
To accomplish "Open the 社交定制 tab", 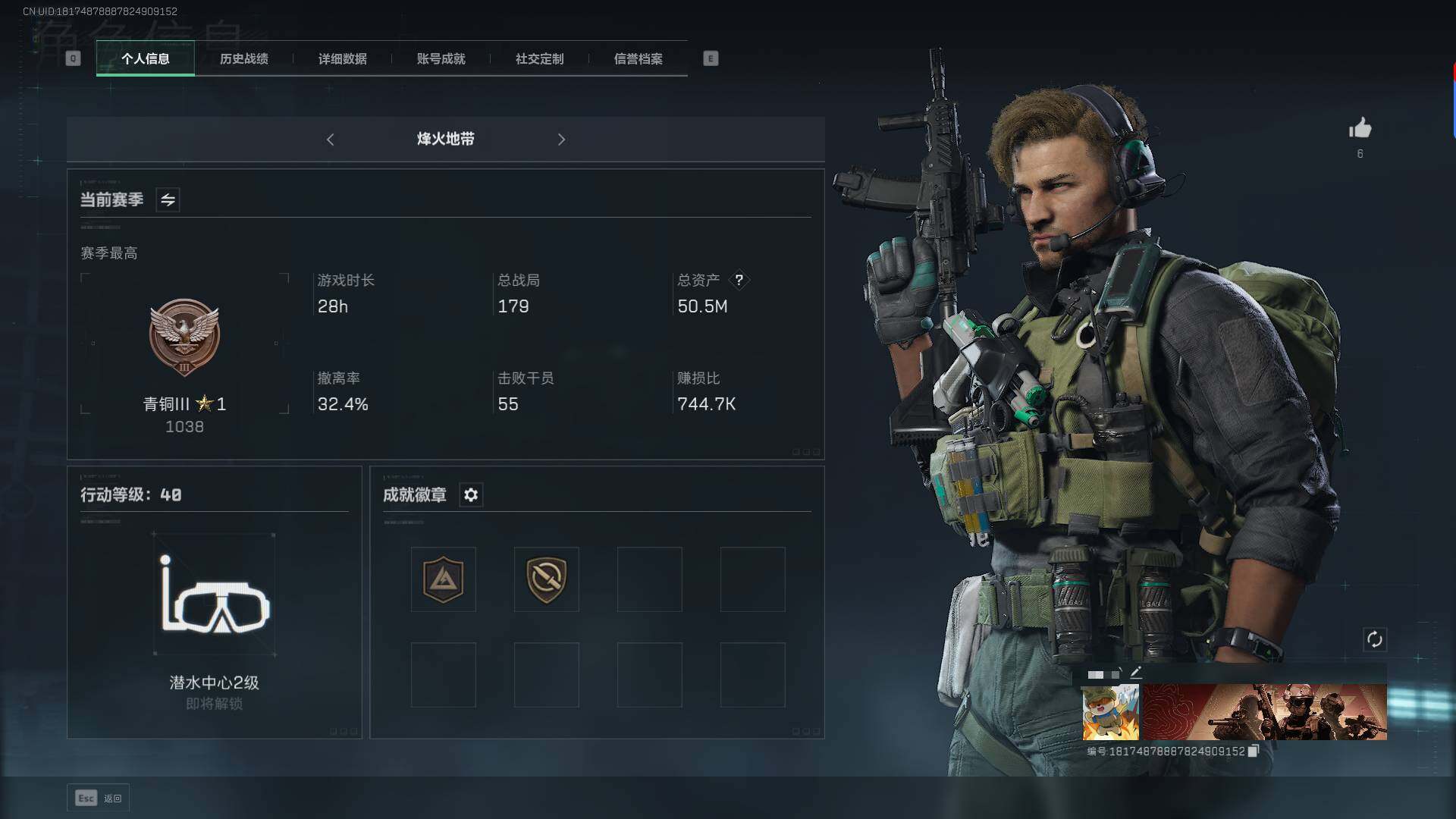I will 539,58.
